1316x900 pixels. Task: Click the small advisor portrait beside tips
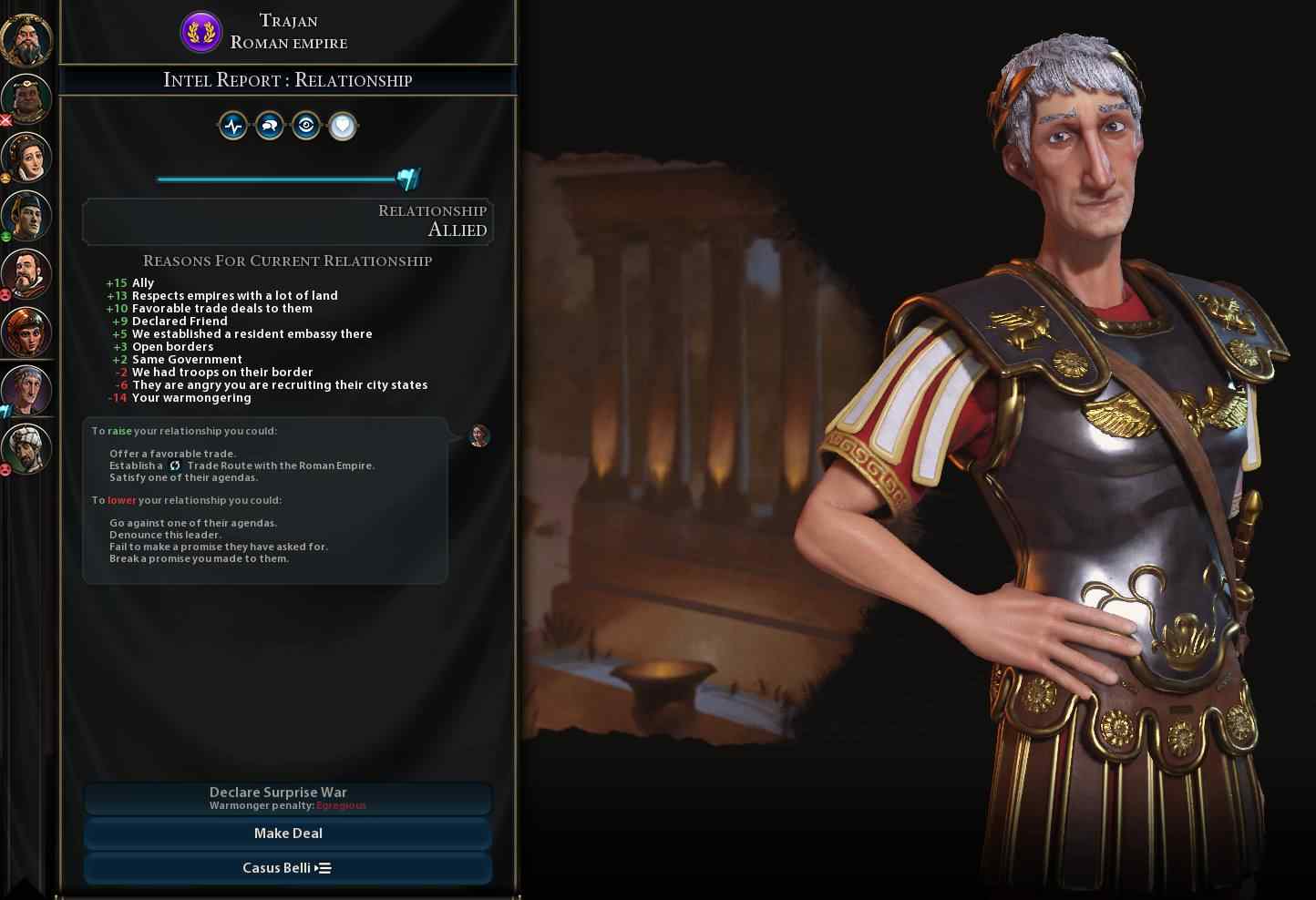[479, 436]
